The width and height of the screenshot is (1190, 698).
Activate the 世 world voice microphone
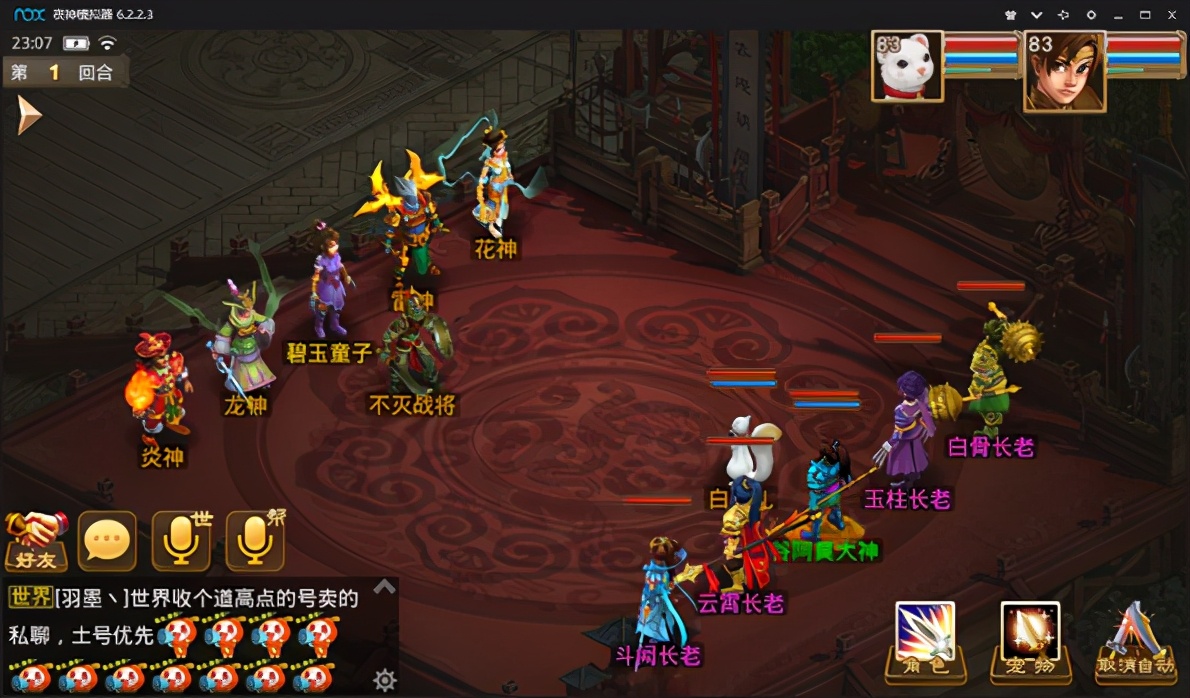coord(181,541)
